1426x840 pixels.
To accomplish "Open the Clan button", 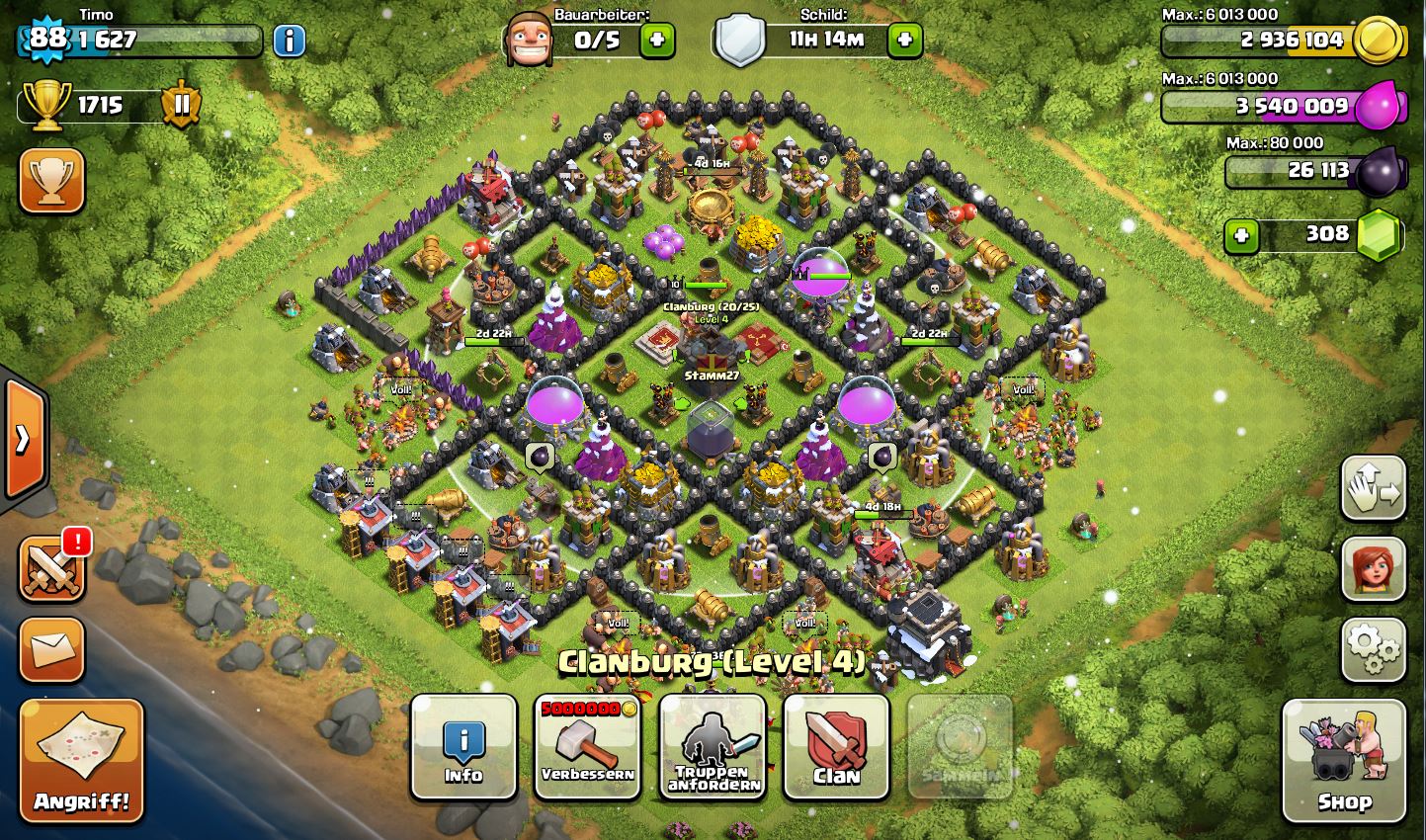I will [x=836, y=746].
